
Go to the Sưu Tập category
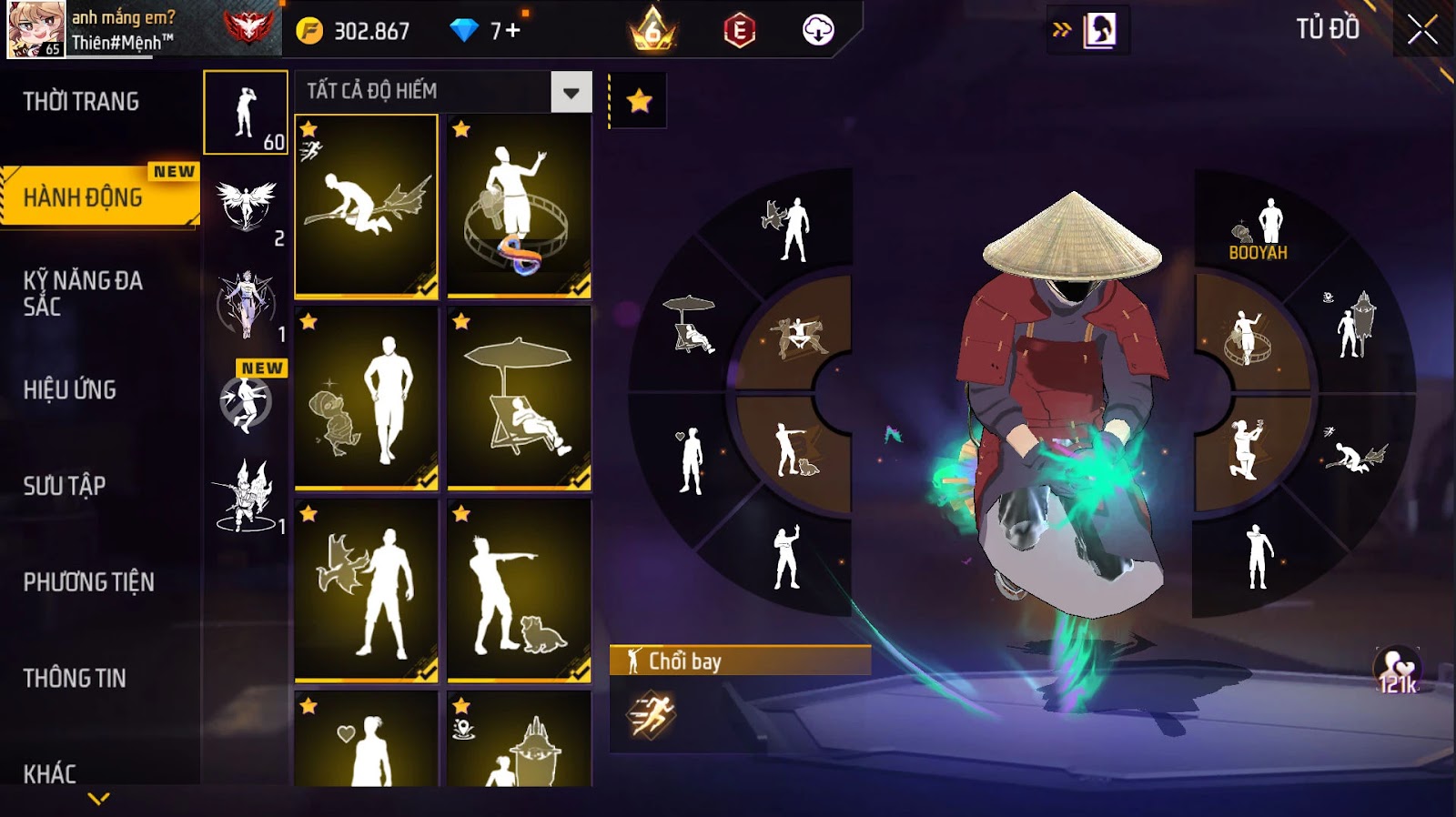[x=65, y=486]
